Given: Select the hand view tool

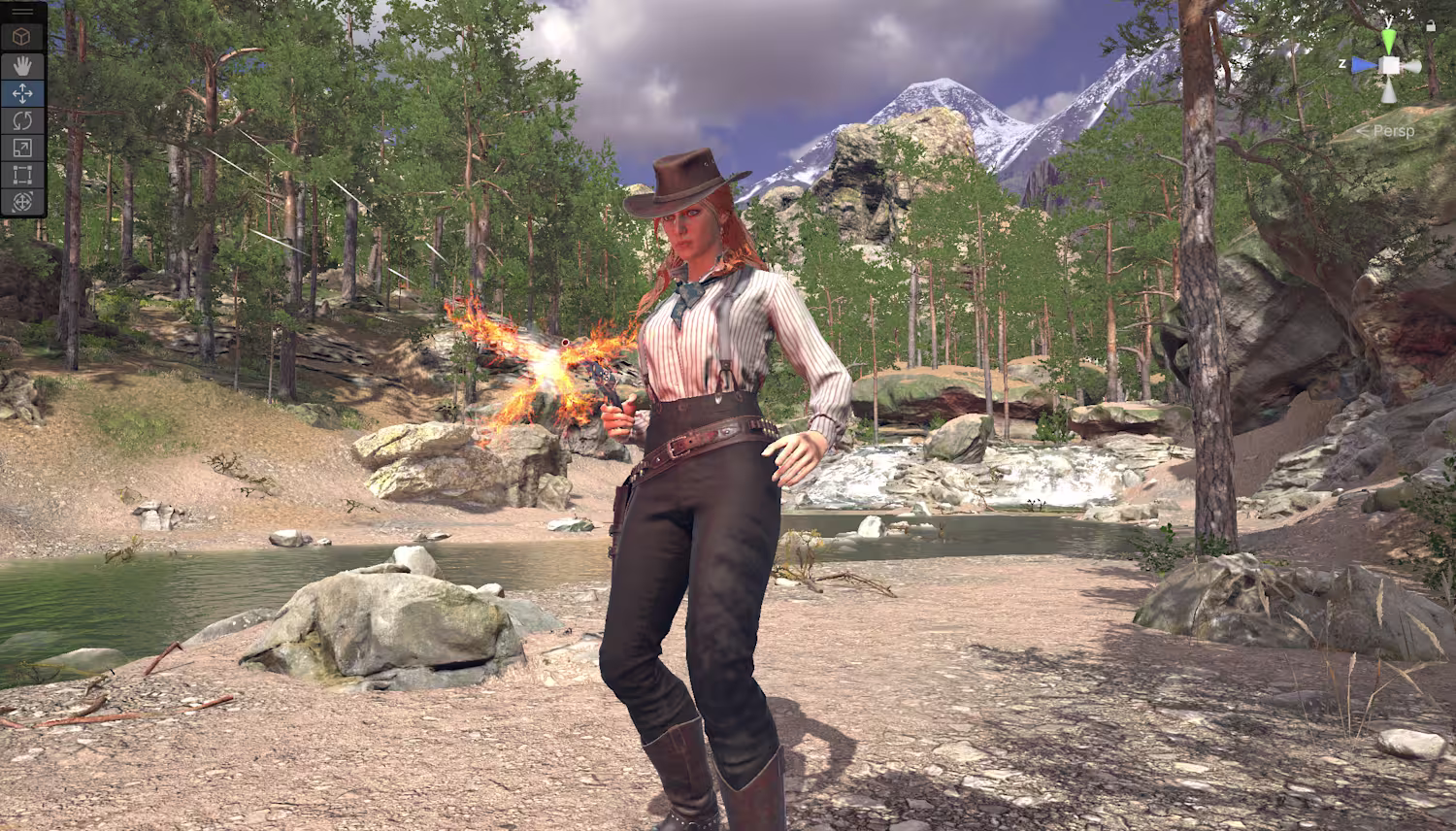Looking at the screenshot, I should (x=23, y=65).
